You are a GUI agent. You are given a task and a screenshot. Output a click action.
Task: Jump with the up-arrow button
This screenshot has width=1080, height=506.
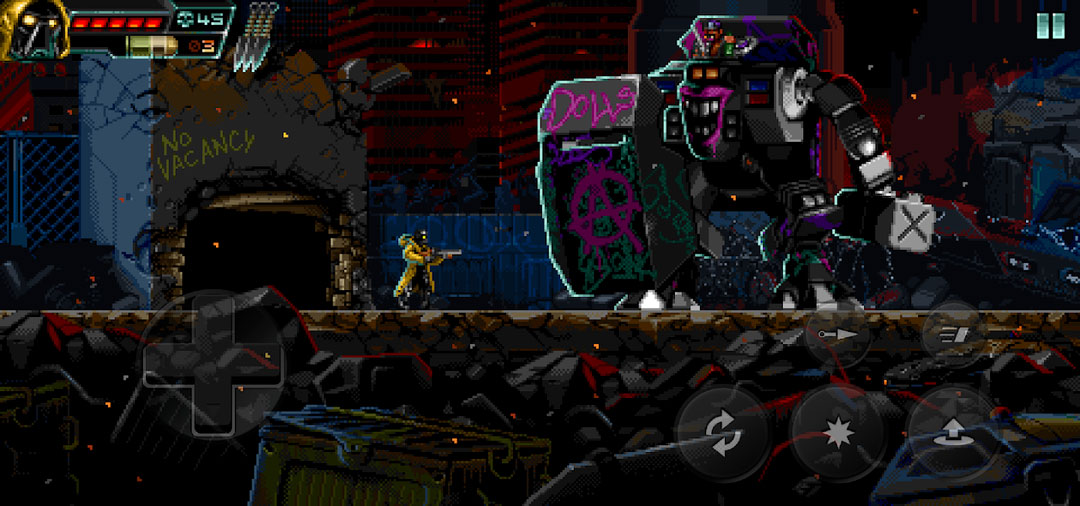[951, 430]
